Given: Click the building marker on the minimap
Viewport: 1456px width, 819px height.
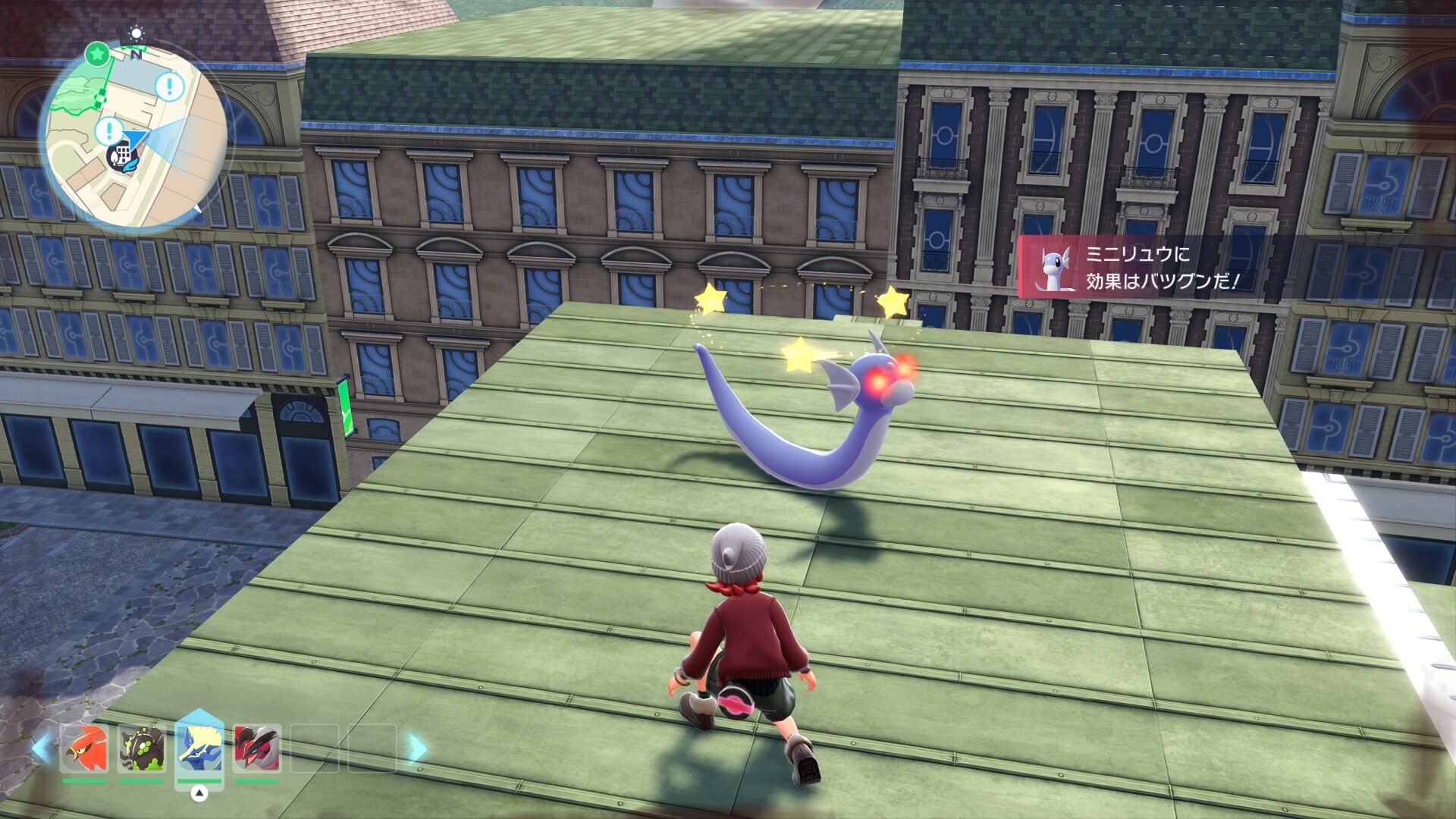Looking at the screenshot, I should pos(121,158).
